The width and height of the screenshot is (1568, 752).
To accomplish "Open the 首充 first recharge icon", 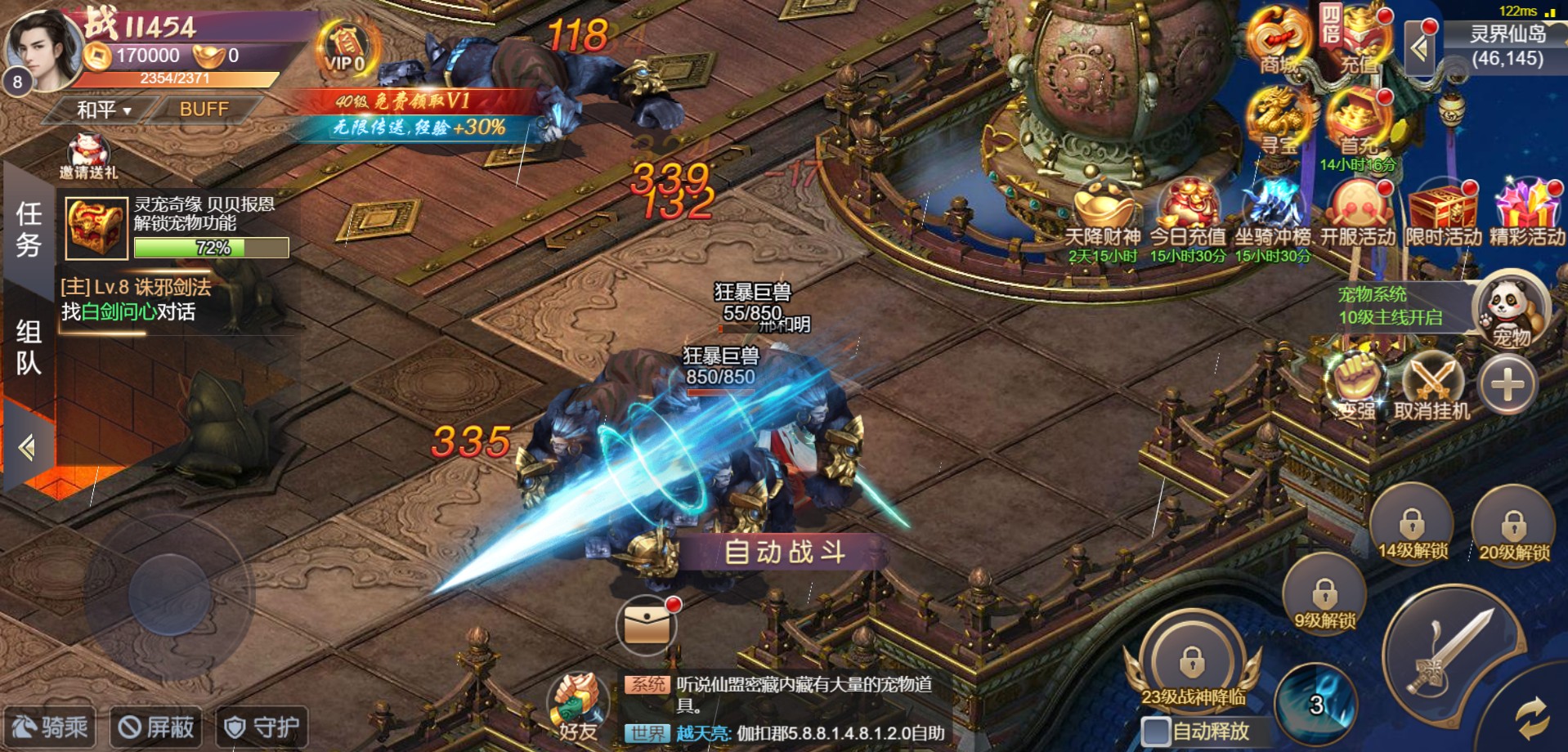I will pos(1357,123).
